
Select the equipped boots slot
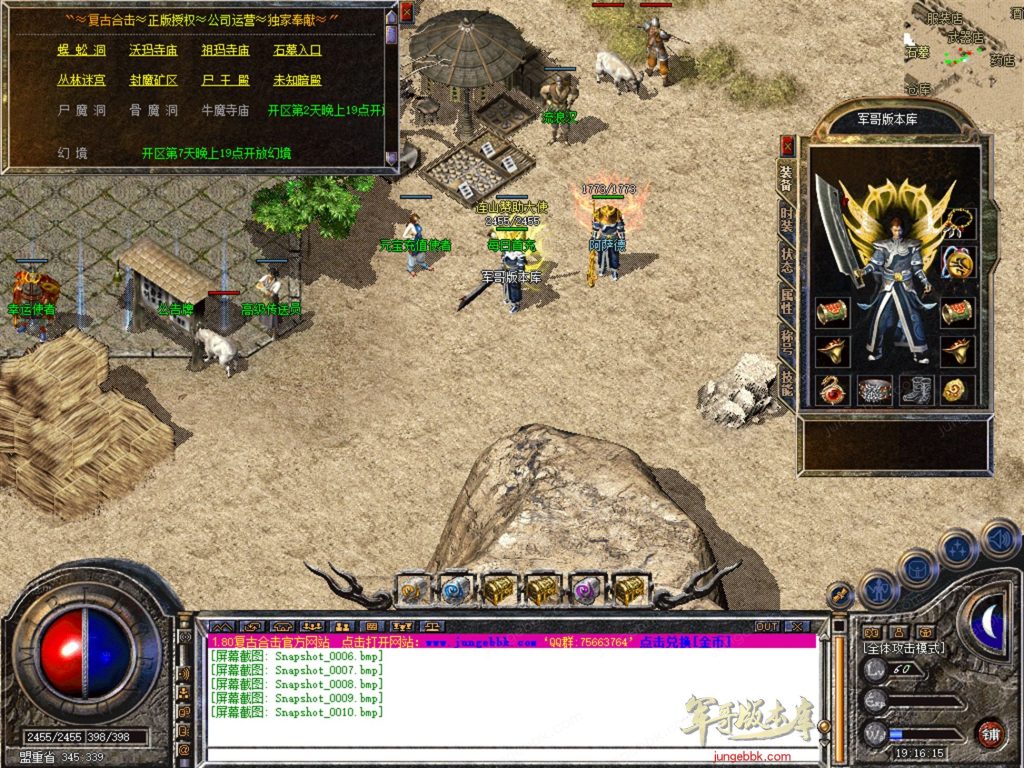pos(915,390)
